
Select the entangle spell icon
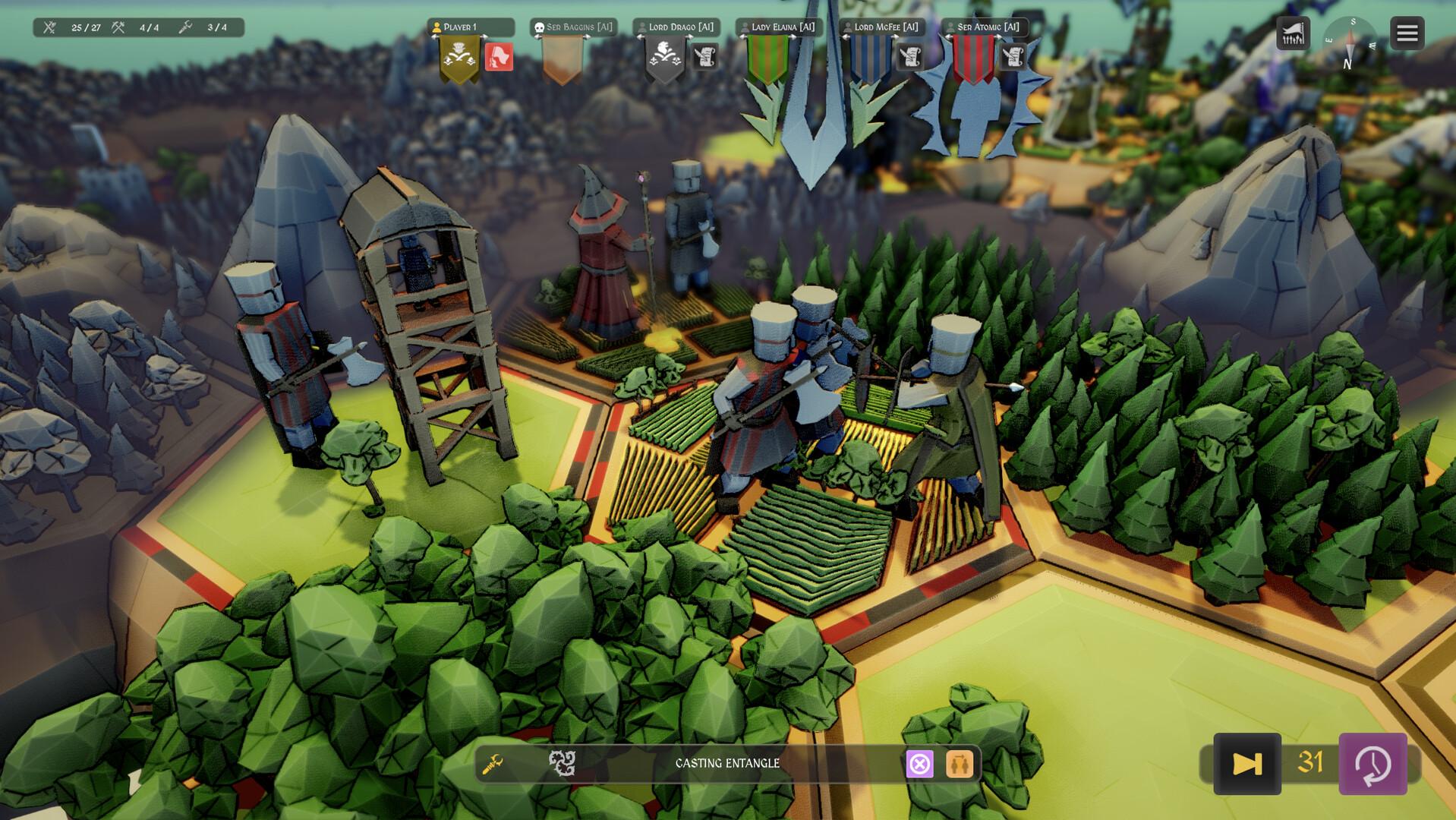point(562,764)
